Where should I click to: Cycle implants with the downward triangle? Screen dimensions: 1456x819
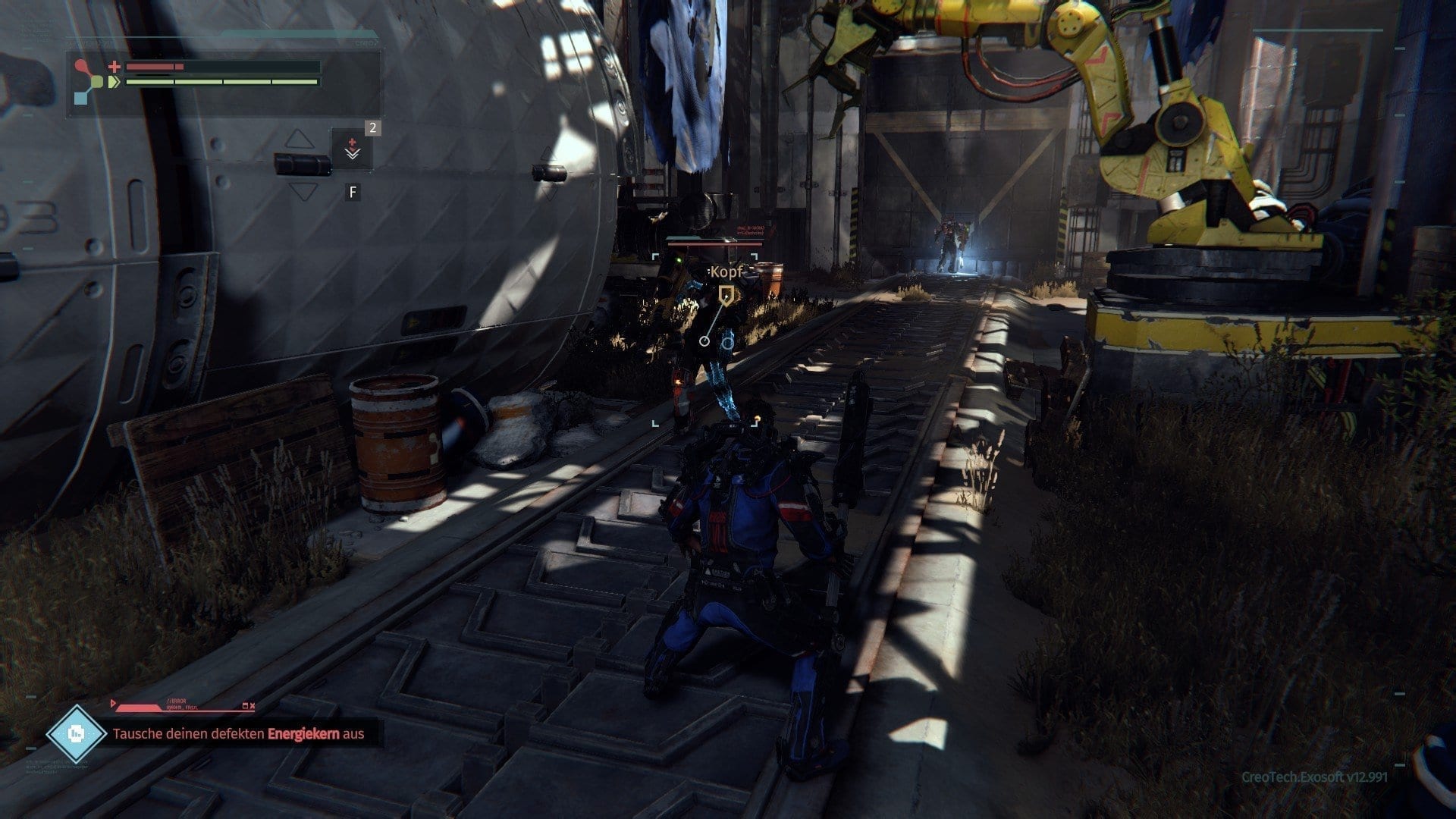coord(303,191)
